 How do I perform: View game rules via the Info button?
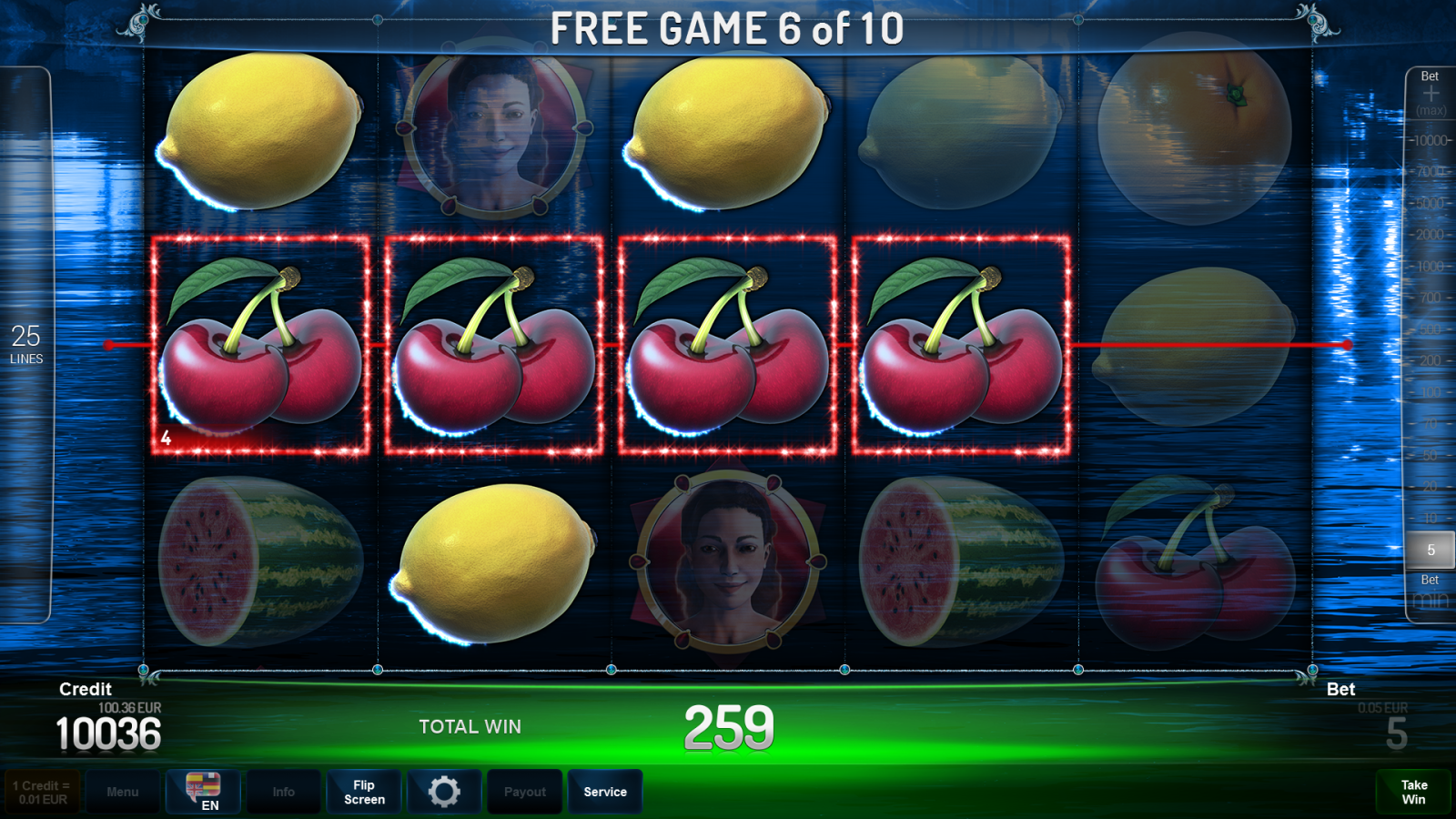[283, 791]
